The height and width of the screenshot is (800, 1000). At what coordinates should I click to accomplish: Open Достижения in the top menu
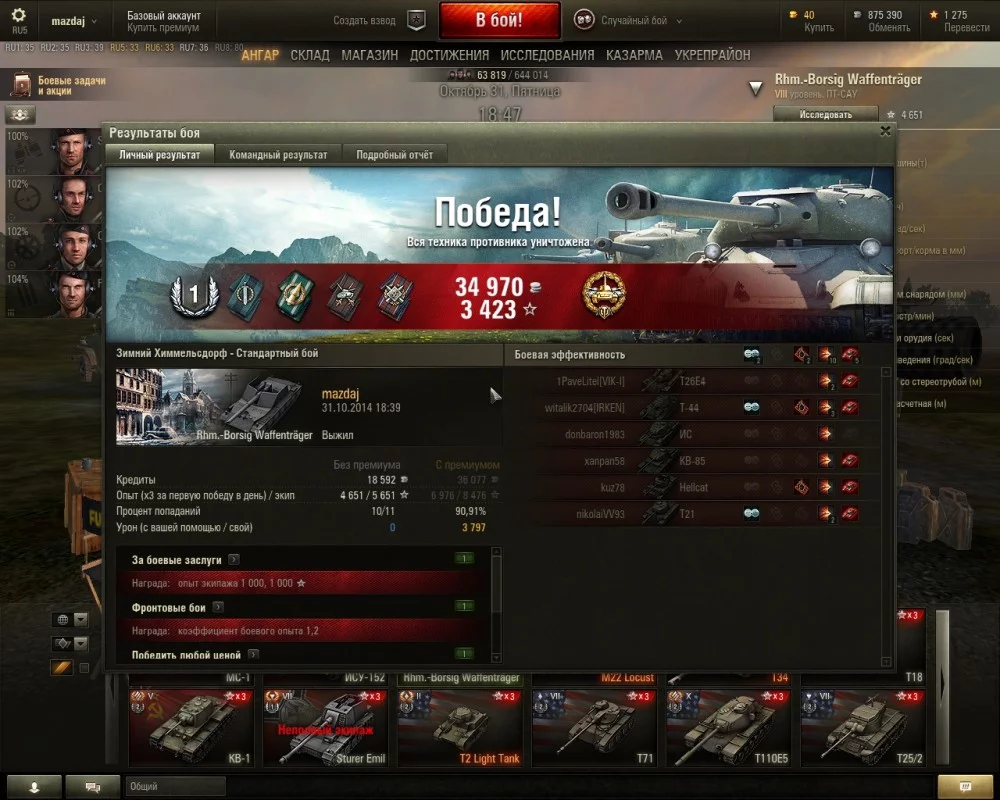coord(449,55)
